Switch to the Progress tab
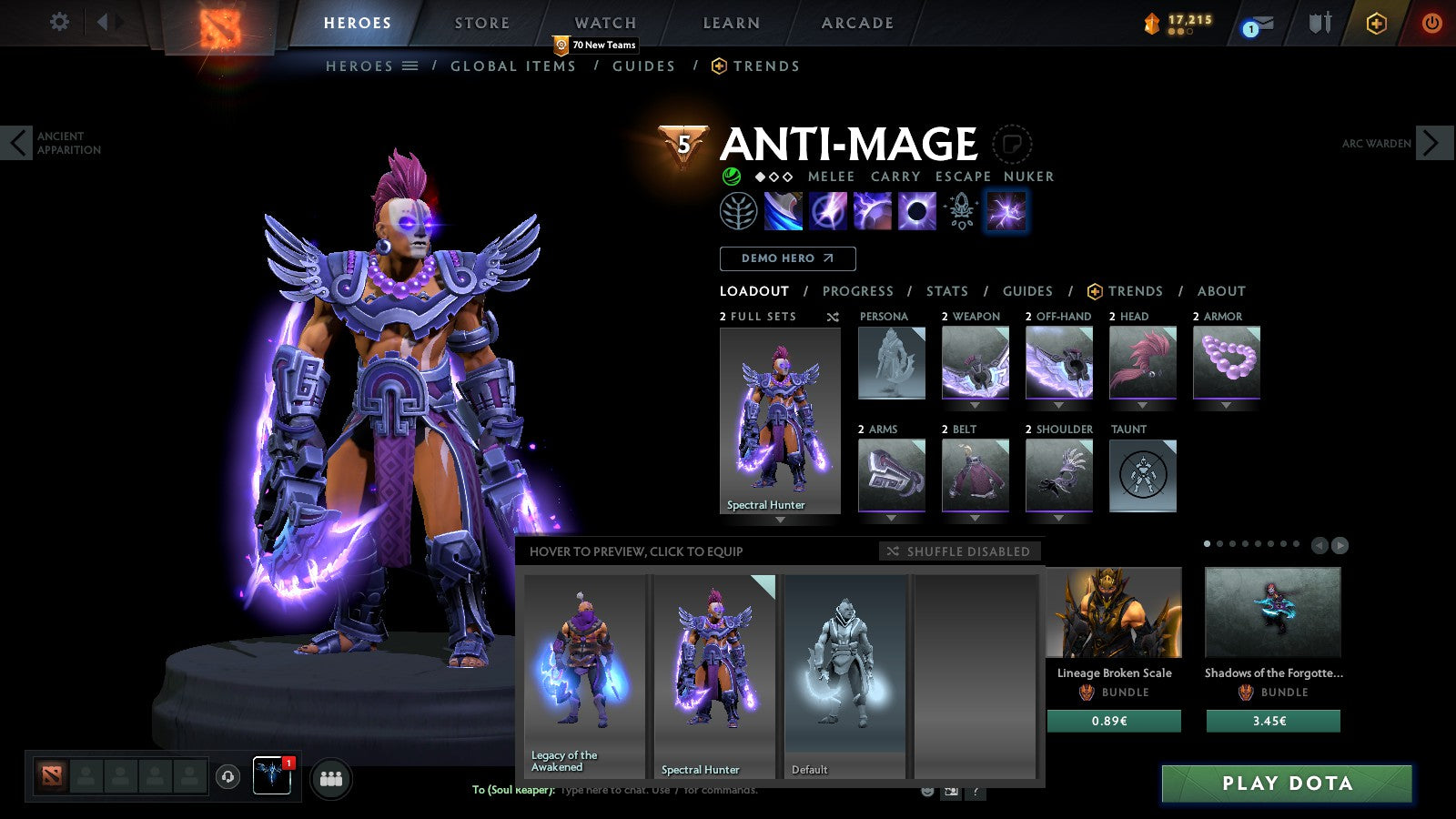The height and width of the screenshot is (819, 1456). point(857,291)
